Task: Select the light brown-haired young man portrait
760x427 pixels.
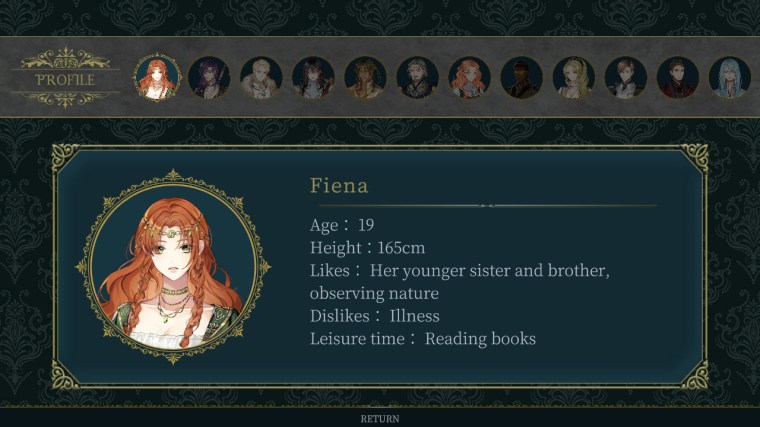Action: (x=625, y=77)
